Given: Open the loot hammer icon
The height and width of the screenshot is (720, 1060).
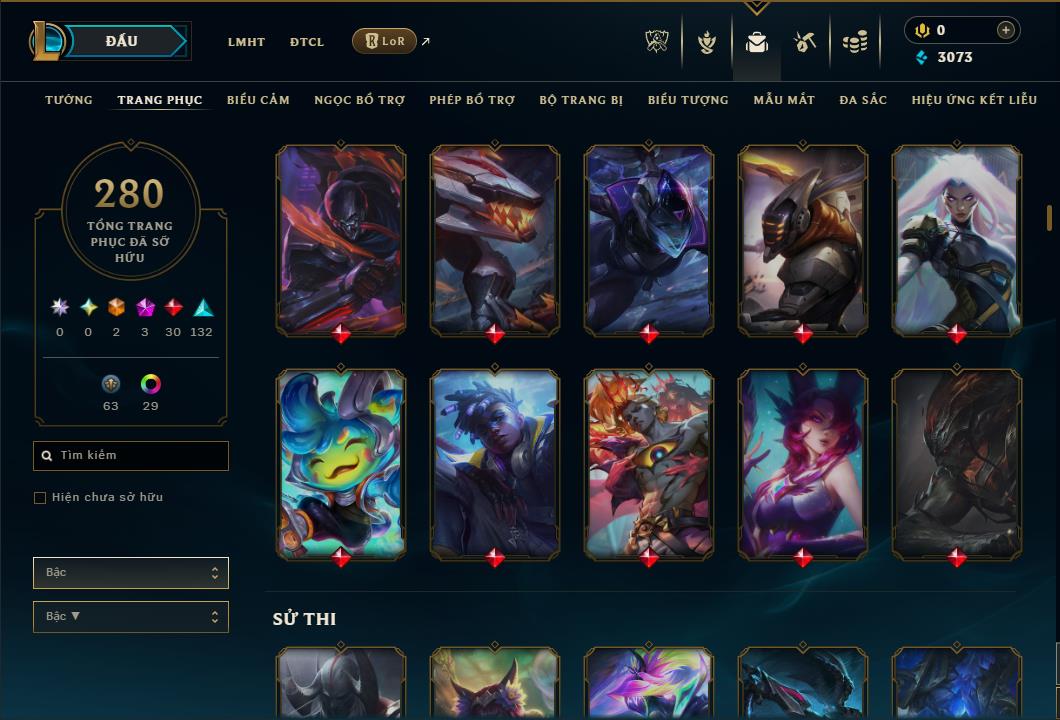Looking at the screenshot, I should 805,42.
